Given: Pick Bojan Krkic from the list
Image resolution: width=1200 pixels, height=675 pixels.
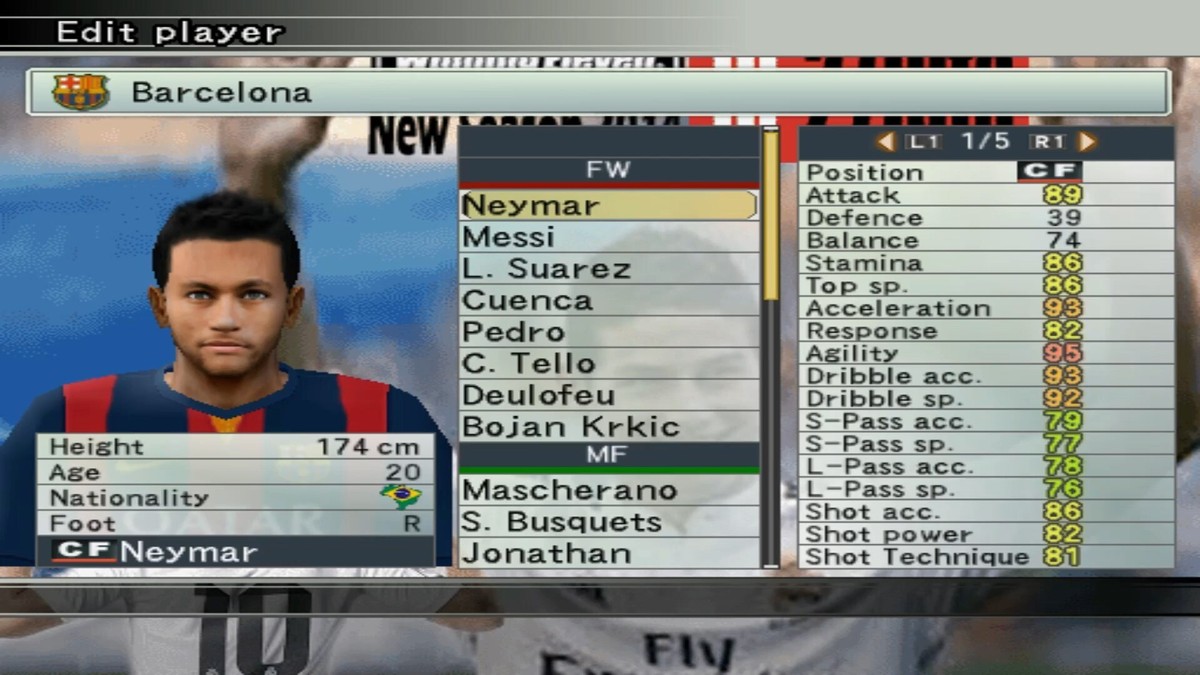Looking at the screenshot, I should tap(608, 426).
